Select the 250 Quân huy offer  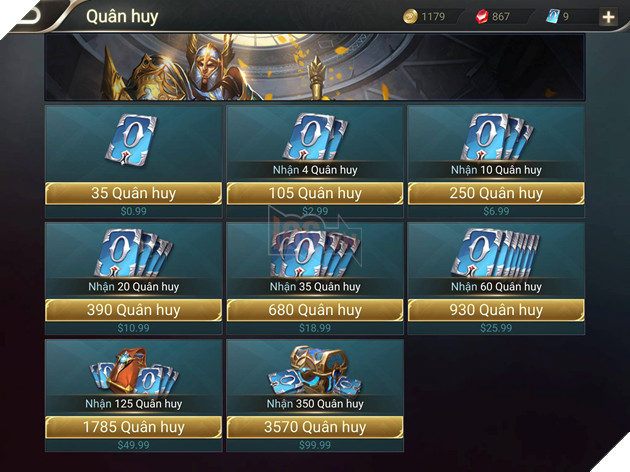pyautogui.click(x=496, y=193)
